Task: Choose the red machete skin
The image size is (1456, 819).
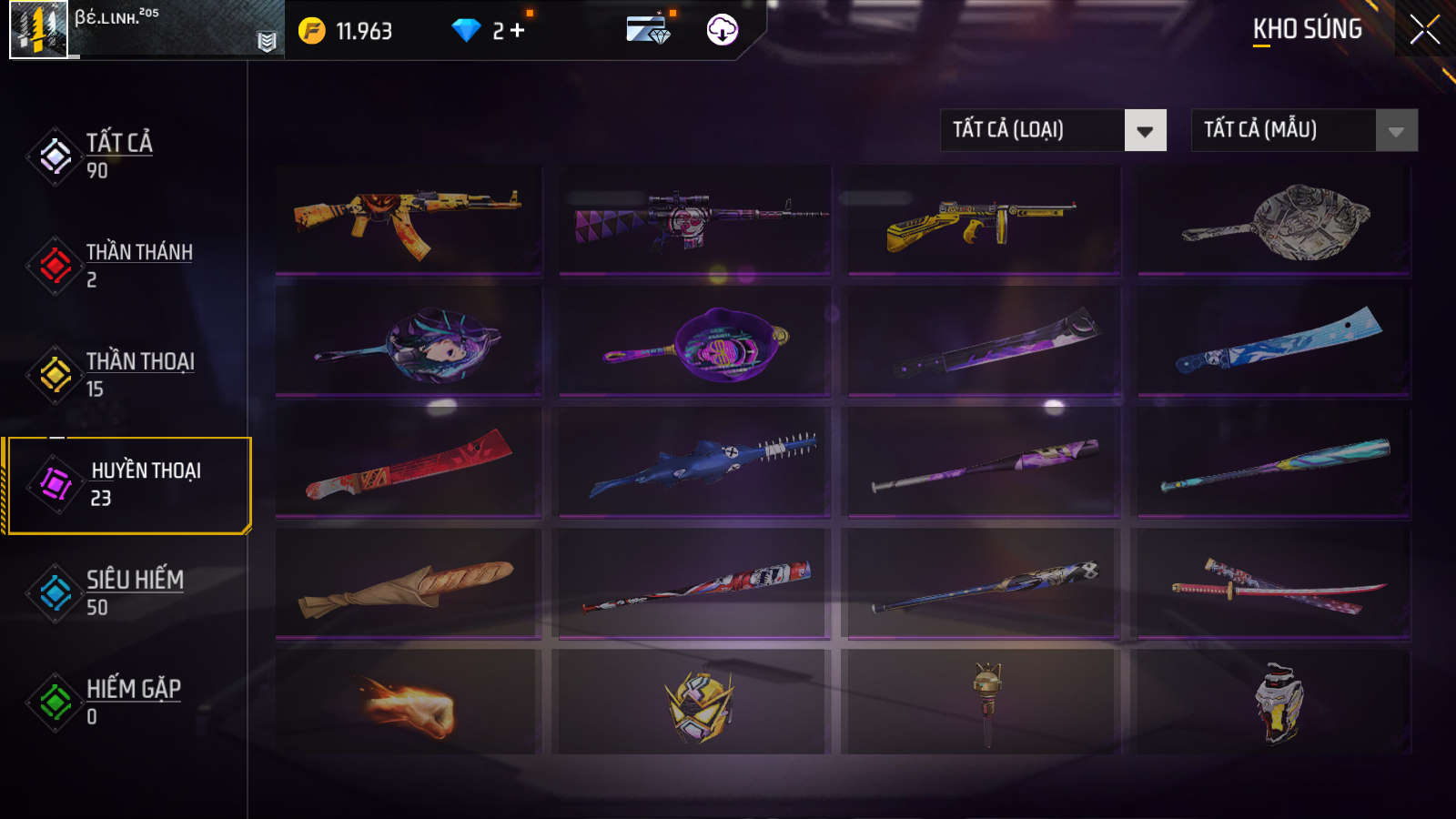Action: point(409,464)
